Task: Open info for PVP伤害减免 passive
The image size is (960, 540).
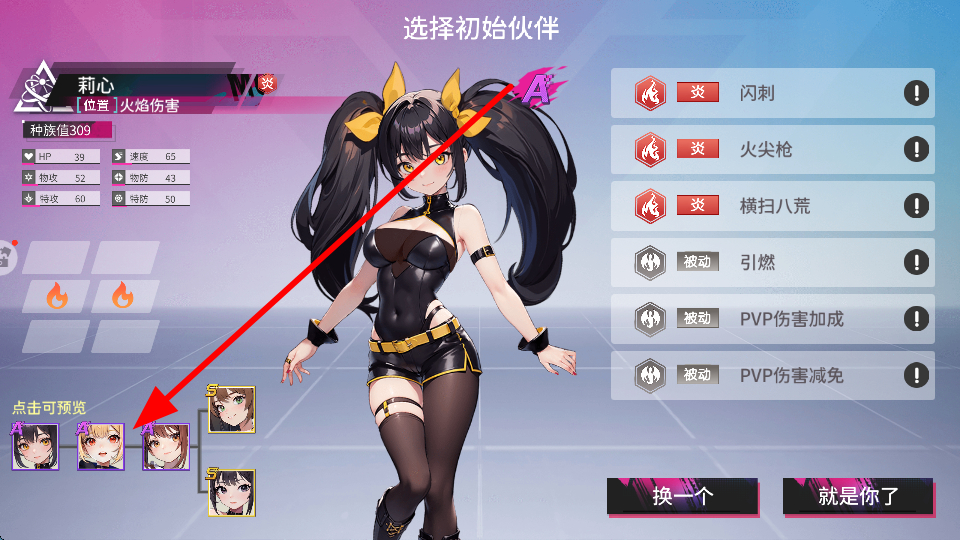Action: [916, 376]
